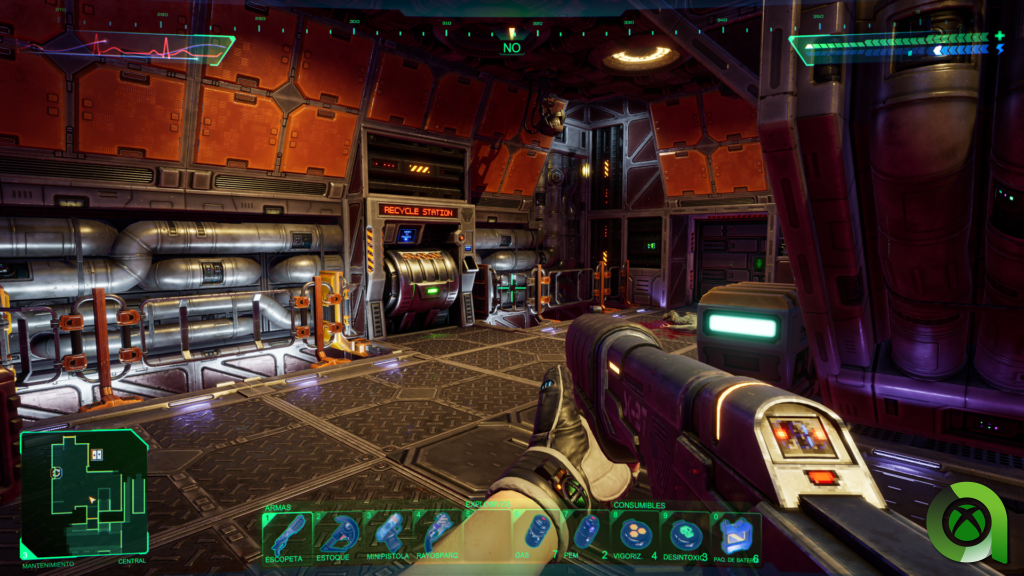The image size is (1024, 576).
Task: Open the minimap of Mantenimiento
Action: pyautogui.click(x=84, y=494)
